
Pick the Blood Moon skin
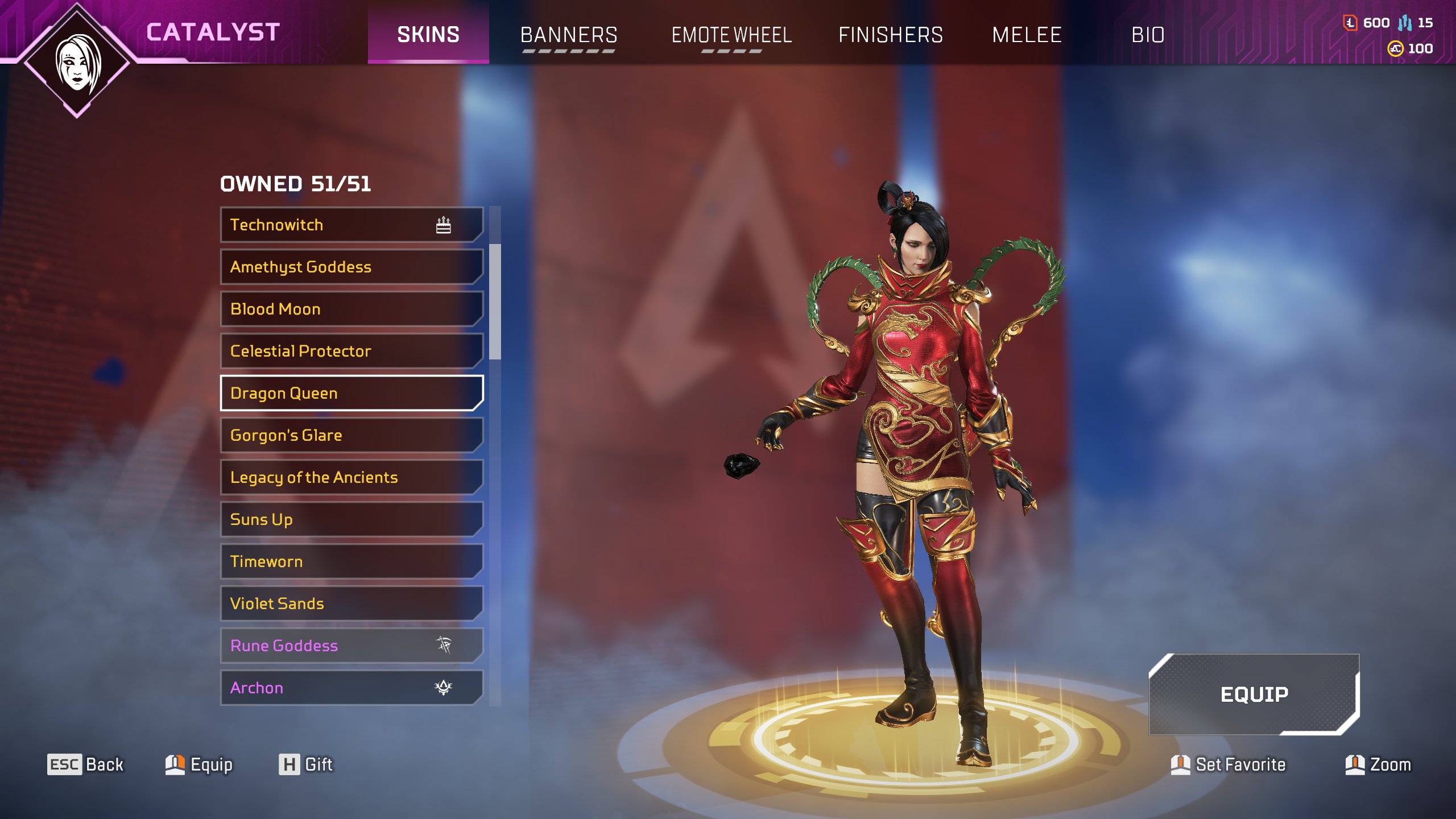click(351, 309)
